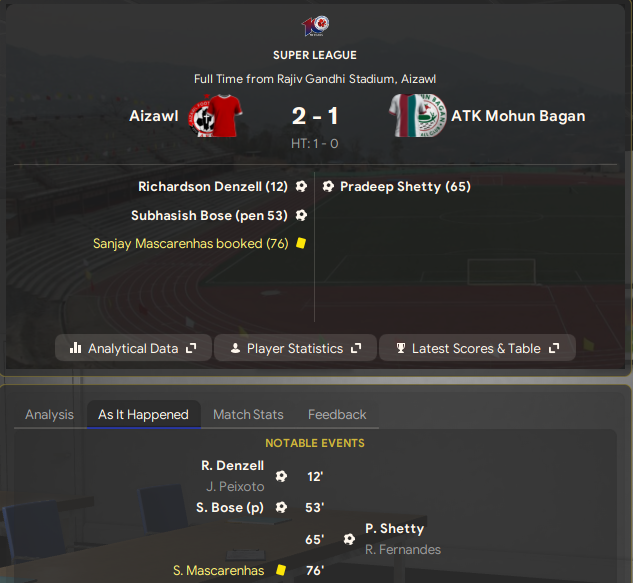Open the ATK Mohun Bagan team page
The image size is (633, 583).
pyautogui.click(x=518, y=116)
